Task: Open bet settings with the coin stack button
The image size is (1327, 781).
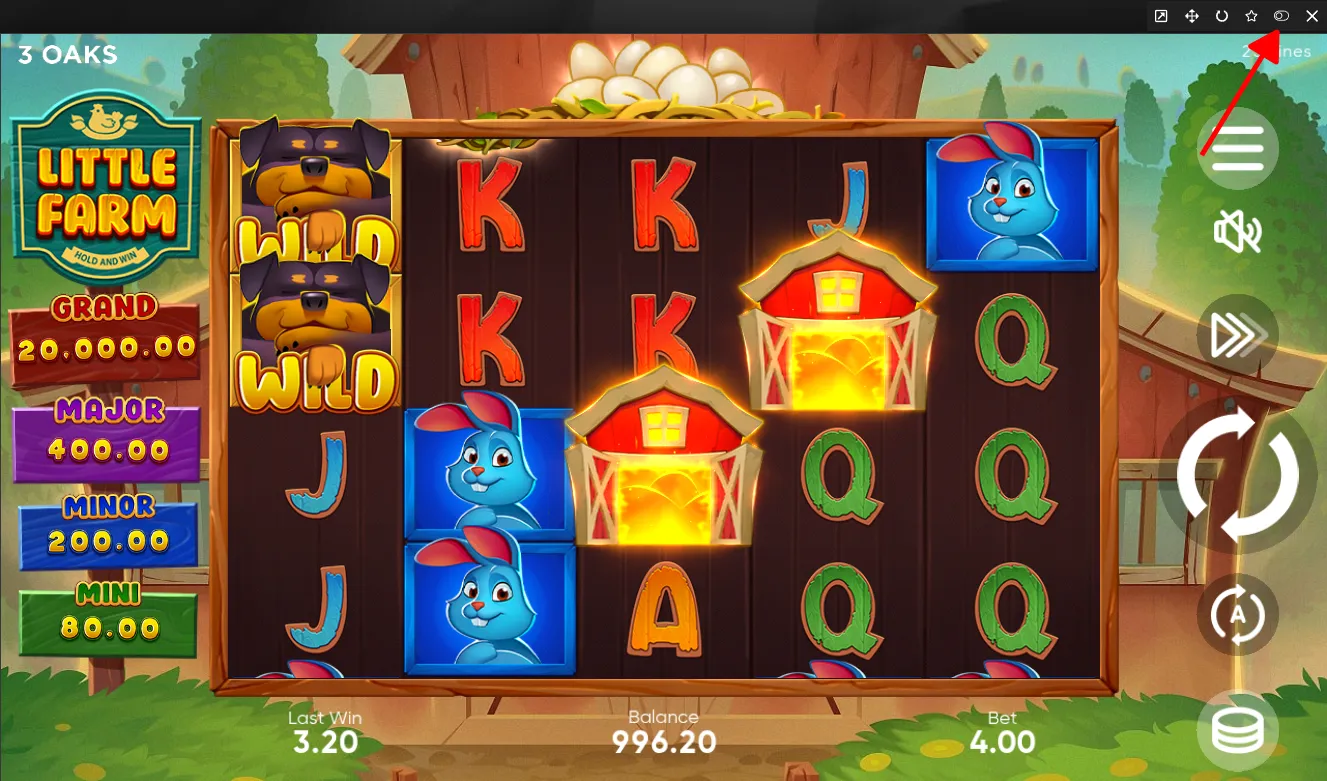Action: (x=1238, y=731)
